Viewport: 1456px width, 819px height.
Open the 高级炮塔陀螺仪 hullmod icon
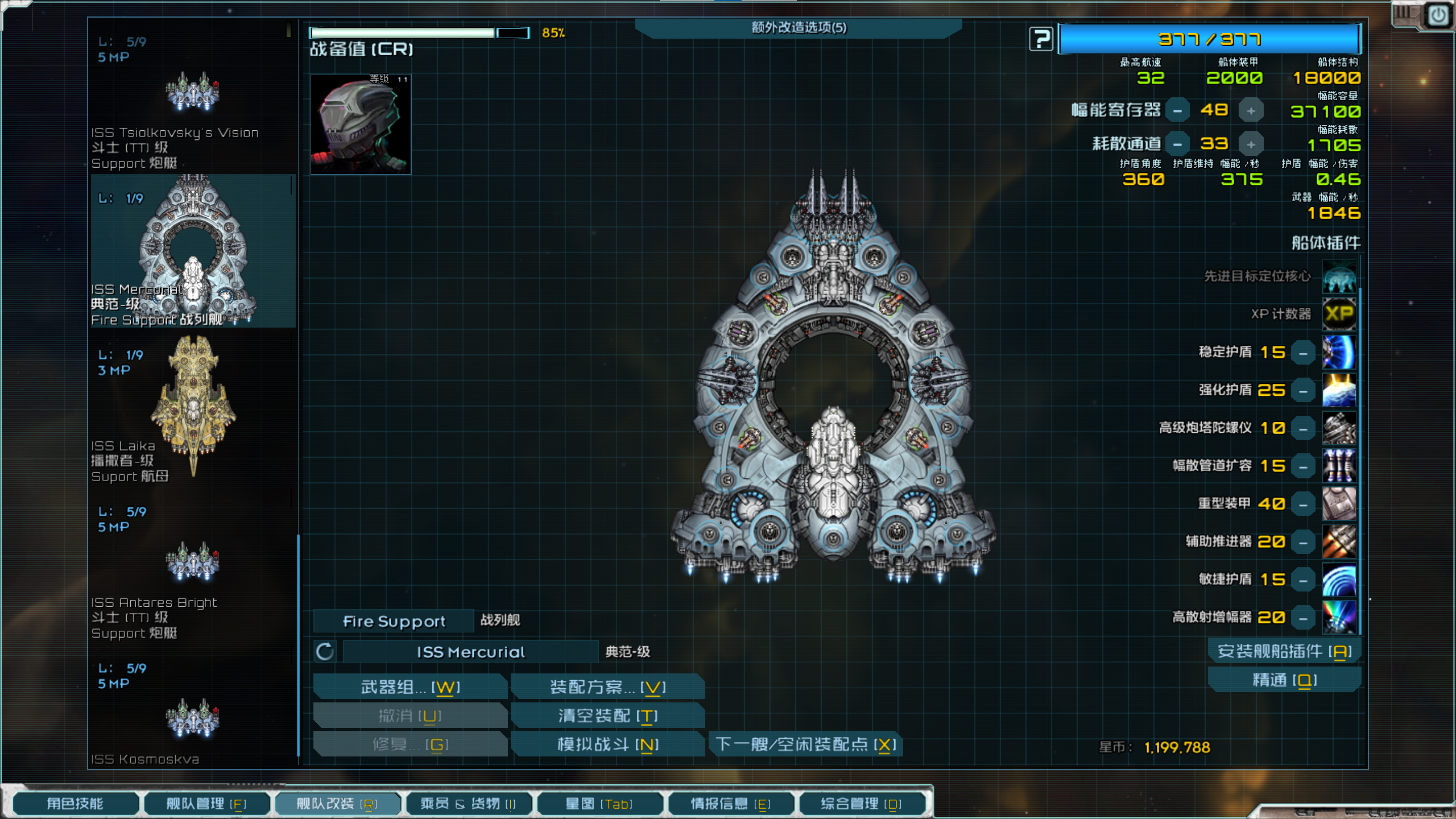point(1339,428)
